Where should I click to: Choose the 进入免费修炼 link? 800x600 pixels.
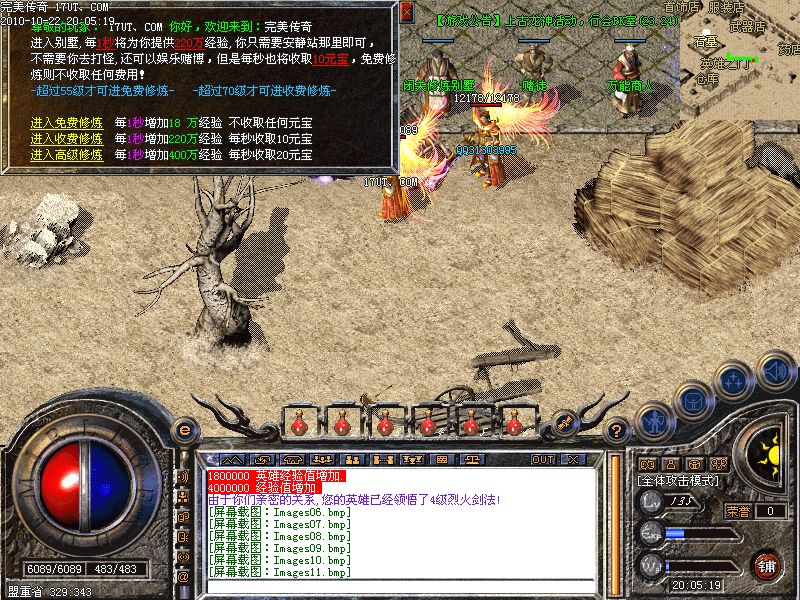click(x=67, y=123)
